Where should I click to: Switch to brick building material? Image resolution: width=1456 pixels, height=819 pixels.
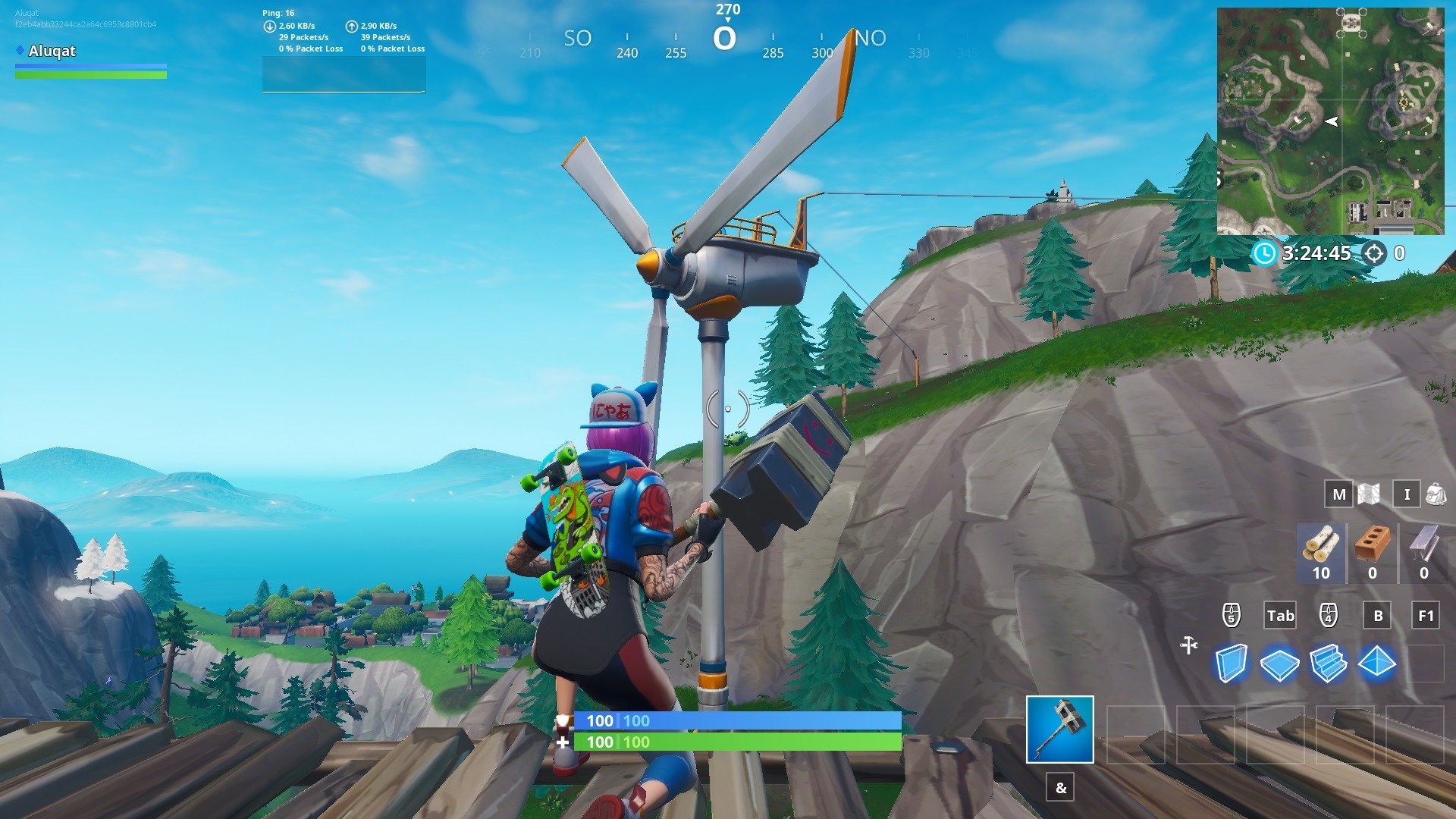coord(1372,553)
